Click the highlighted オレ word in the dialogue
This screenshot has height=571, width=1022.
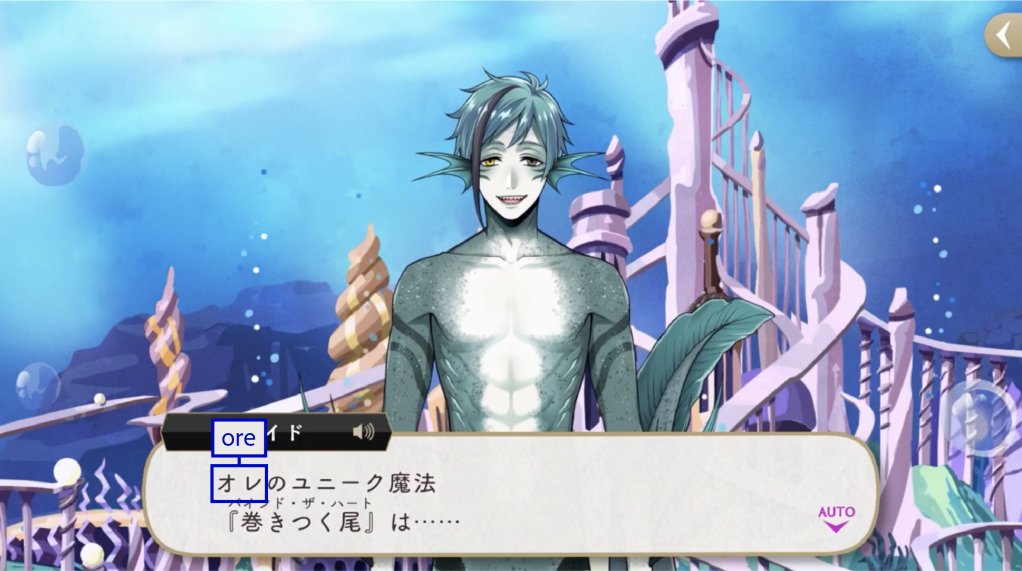tap(239, 483)
